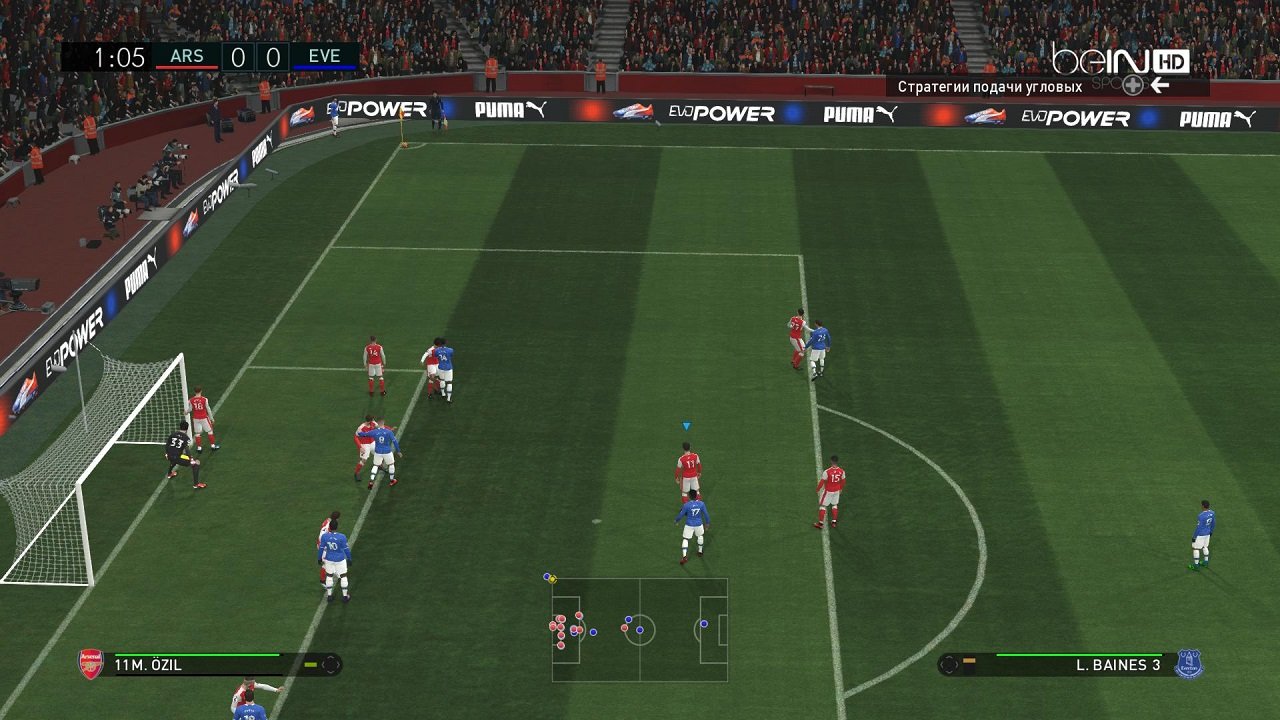
Task: Click the D-pad icon beside M. ÖZIL bar
Action: [x=331, y=664]
